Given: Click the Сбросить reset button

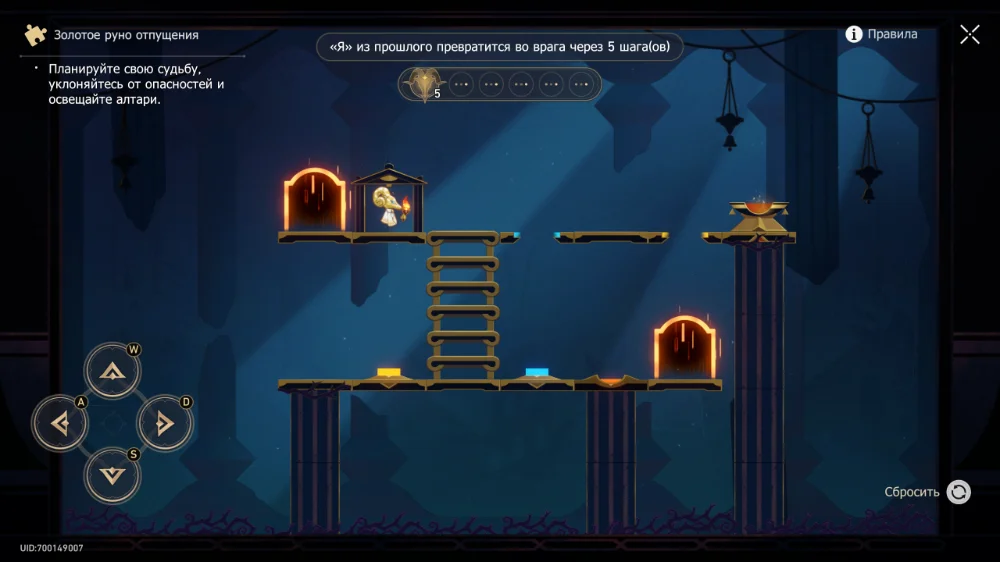Looking at the screenshot, I should tap(957, 492).
